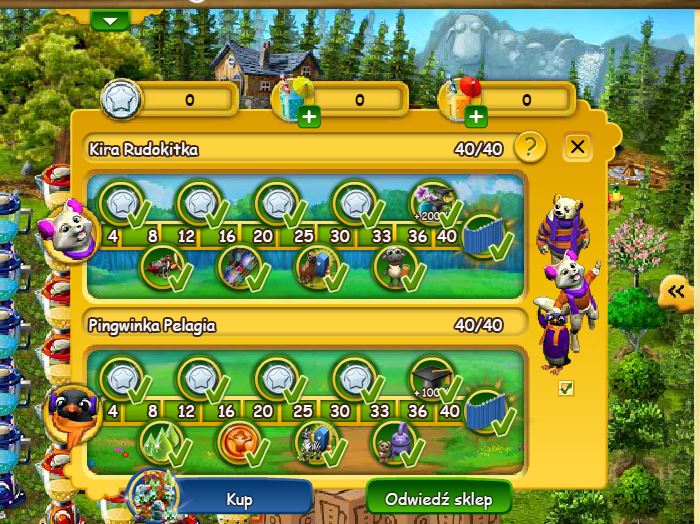Screen dimensions: 700x524
Task: Click the blue Kup button
Action: click(239, 498)
